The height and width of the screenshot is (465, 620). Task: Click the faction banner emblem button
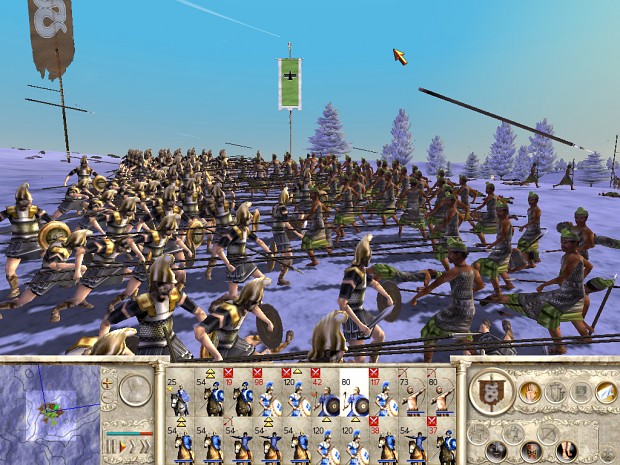click(x=491, y=391)
